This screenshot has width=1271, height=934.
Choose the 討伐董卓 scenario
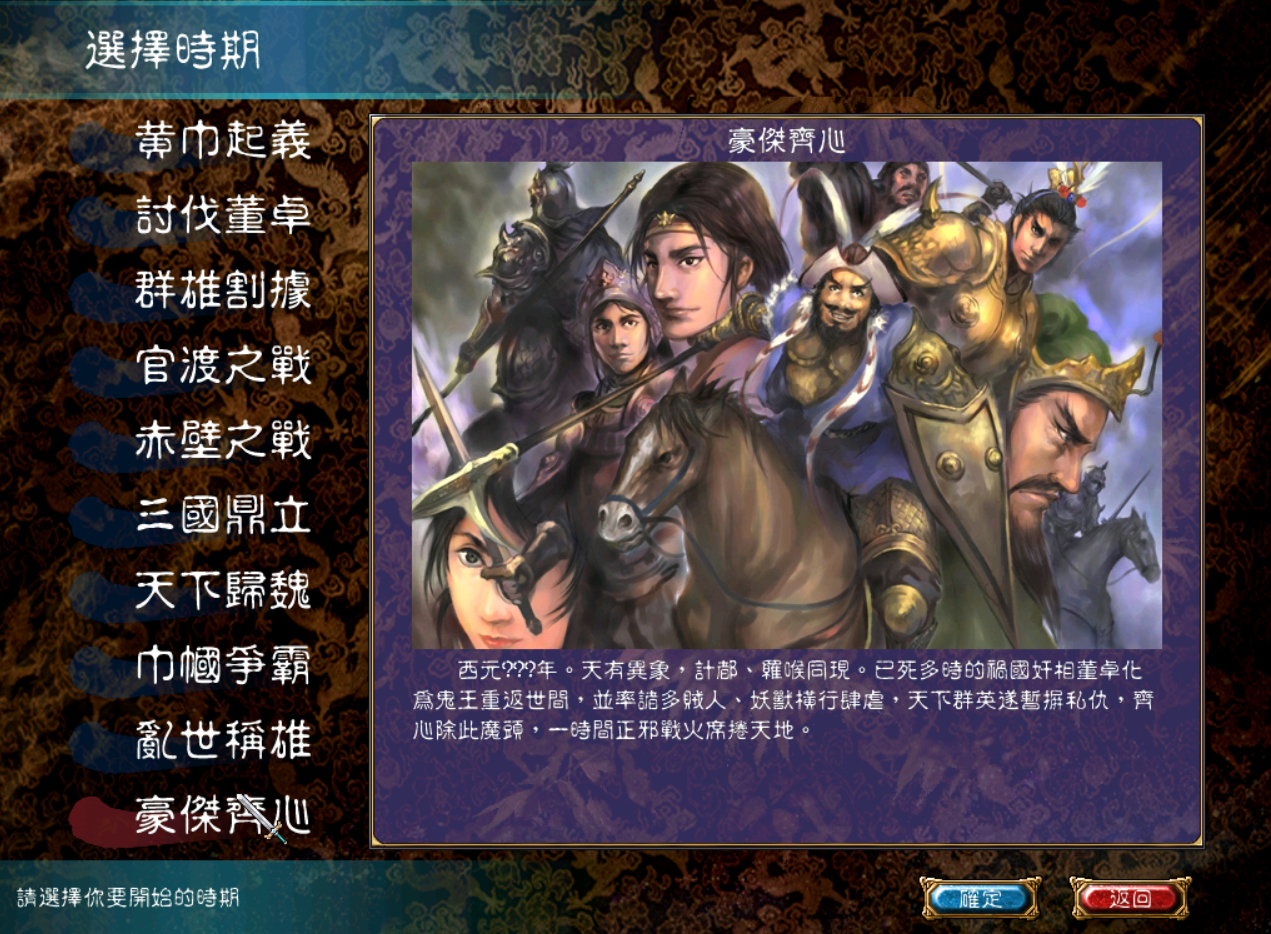223,216
